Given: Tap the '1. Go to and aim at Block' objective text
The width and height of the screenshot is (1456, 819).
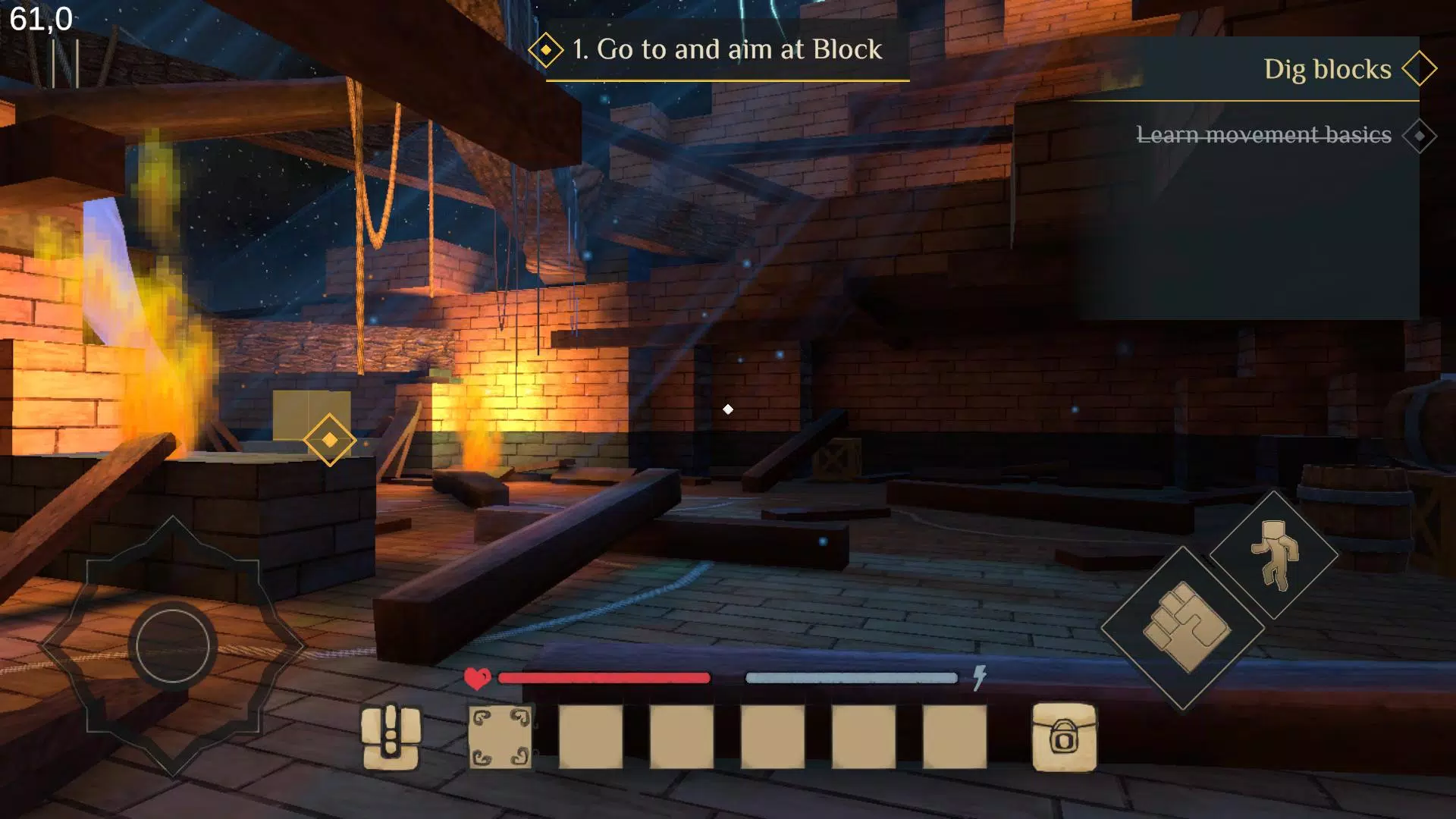Looking at the screenshot, I should pyautogui.click(x=726, y=49).
